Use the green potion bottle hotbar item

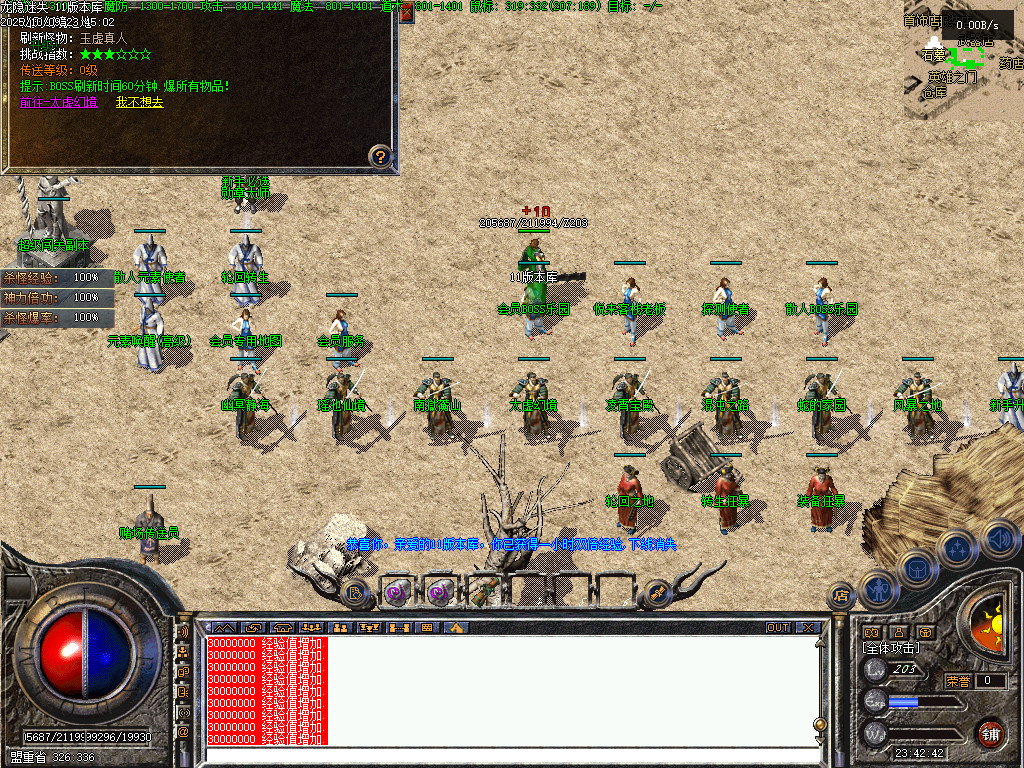pyautogui.click(x=483, y=592)
